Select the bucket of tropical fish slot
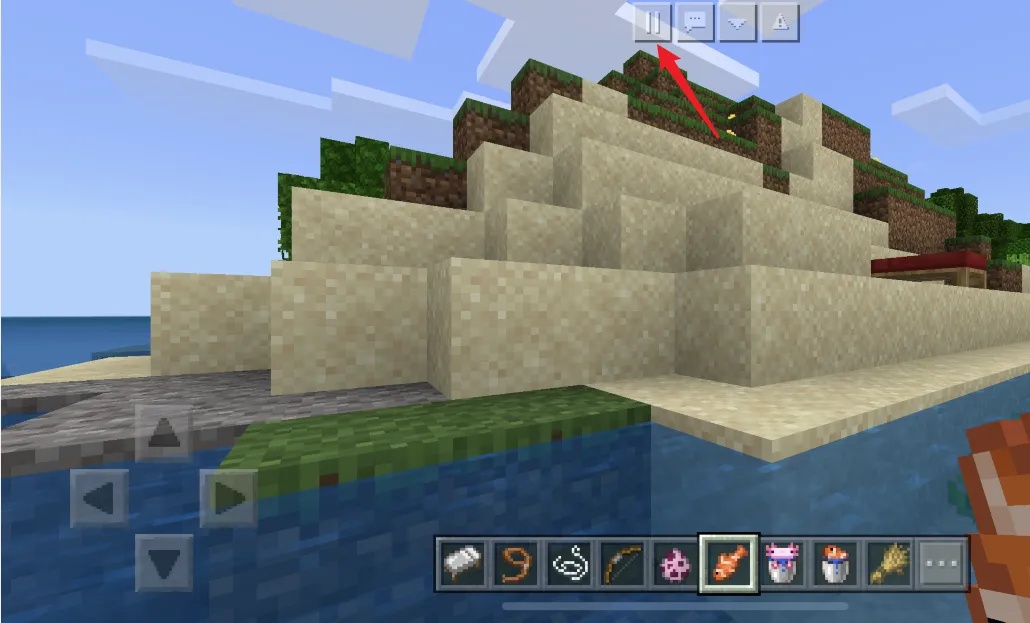1030x623 pixels. [x=835, y=564]
